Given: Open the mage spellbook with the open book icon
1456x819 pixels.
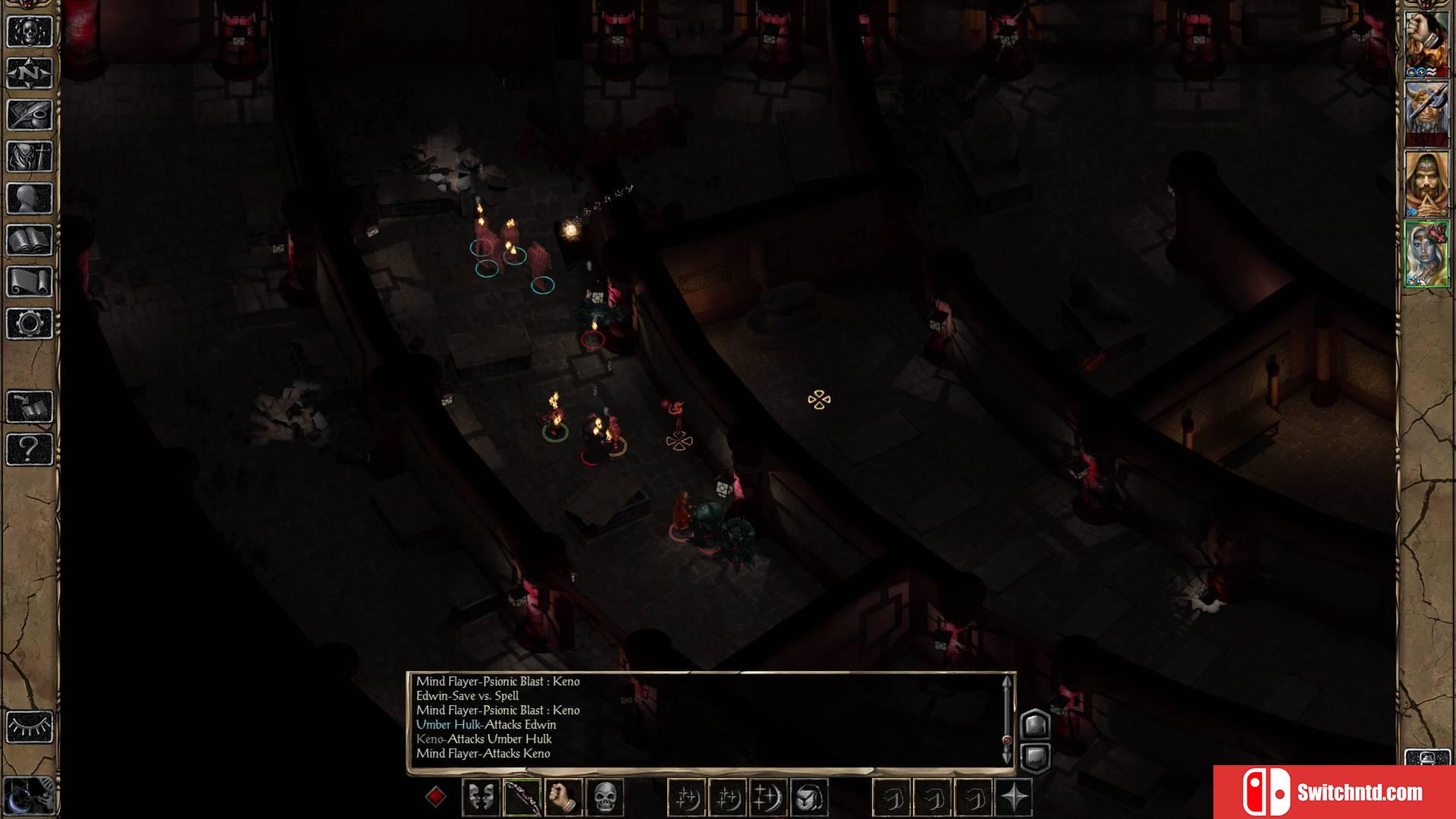Looking at the screenshot, I should click(x=30, y=240).
